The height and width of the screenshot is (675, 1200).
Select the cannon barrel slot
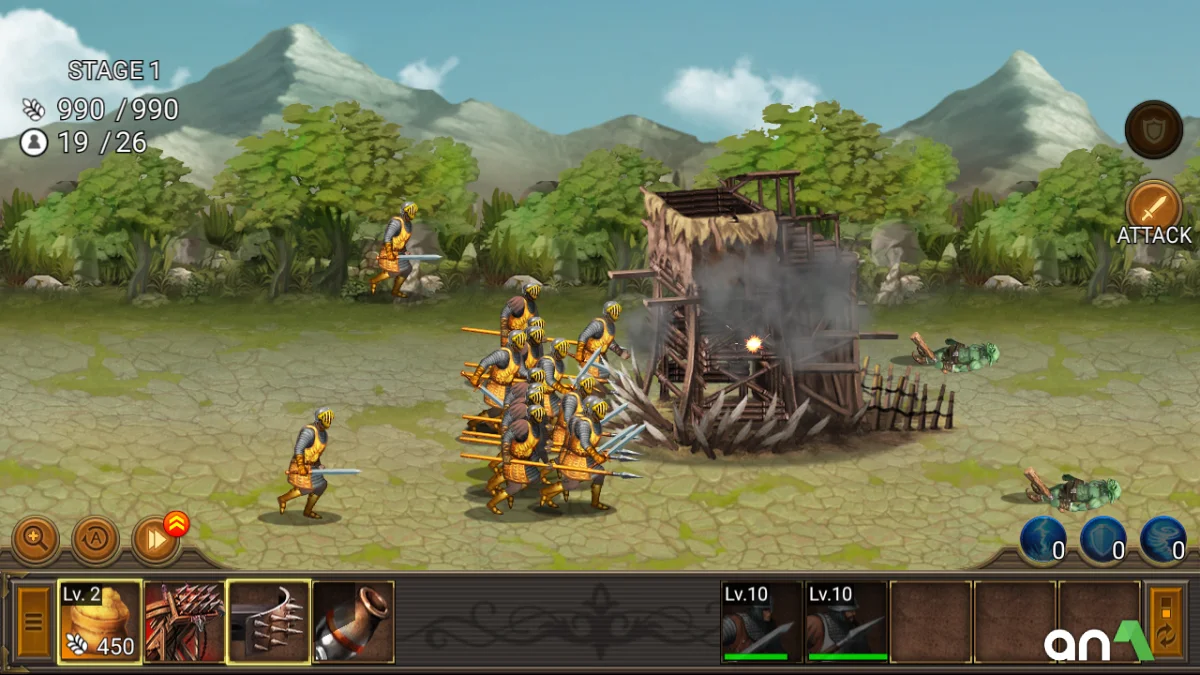coord(353,622)
